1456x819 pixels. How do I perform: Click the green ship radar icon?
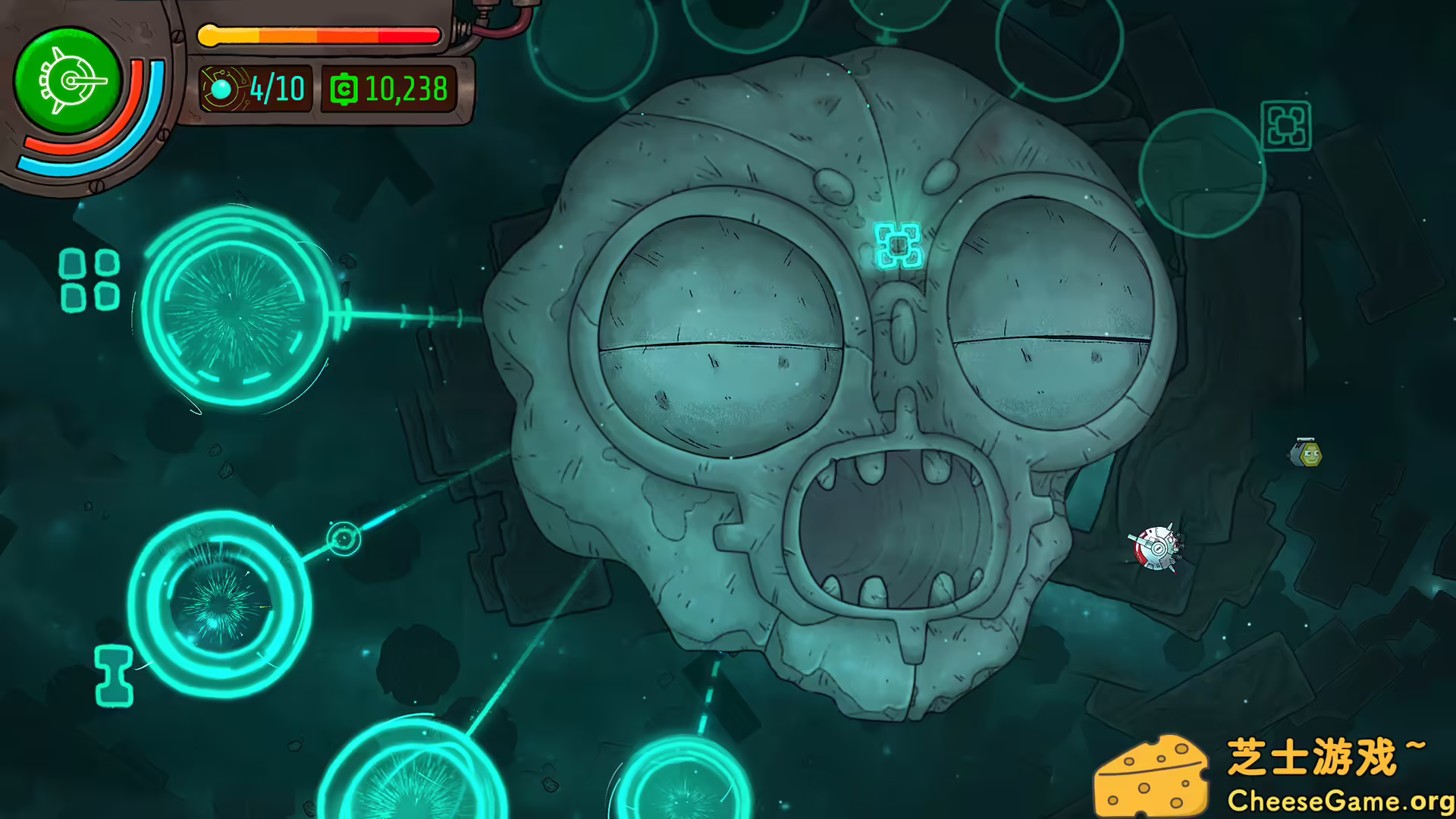pos(68,80)
